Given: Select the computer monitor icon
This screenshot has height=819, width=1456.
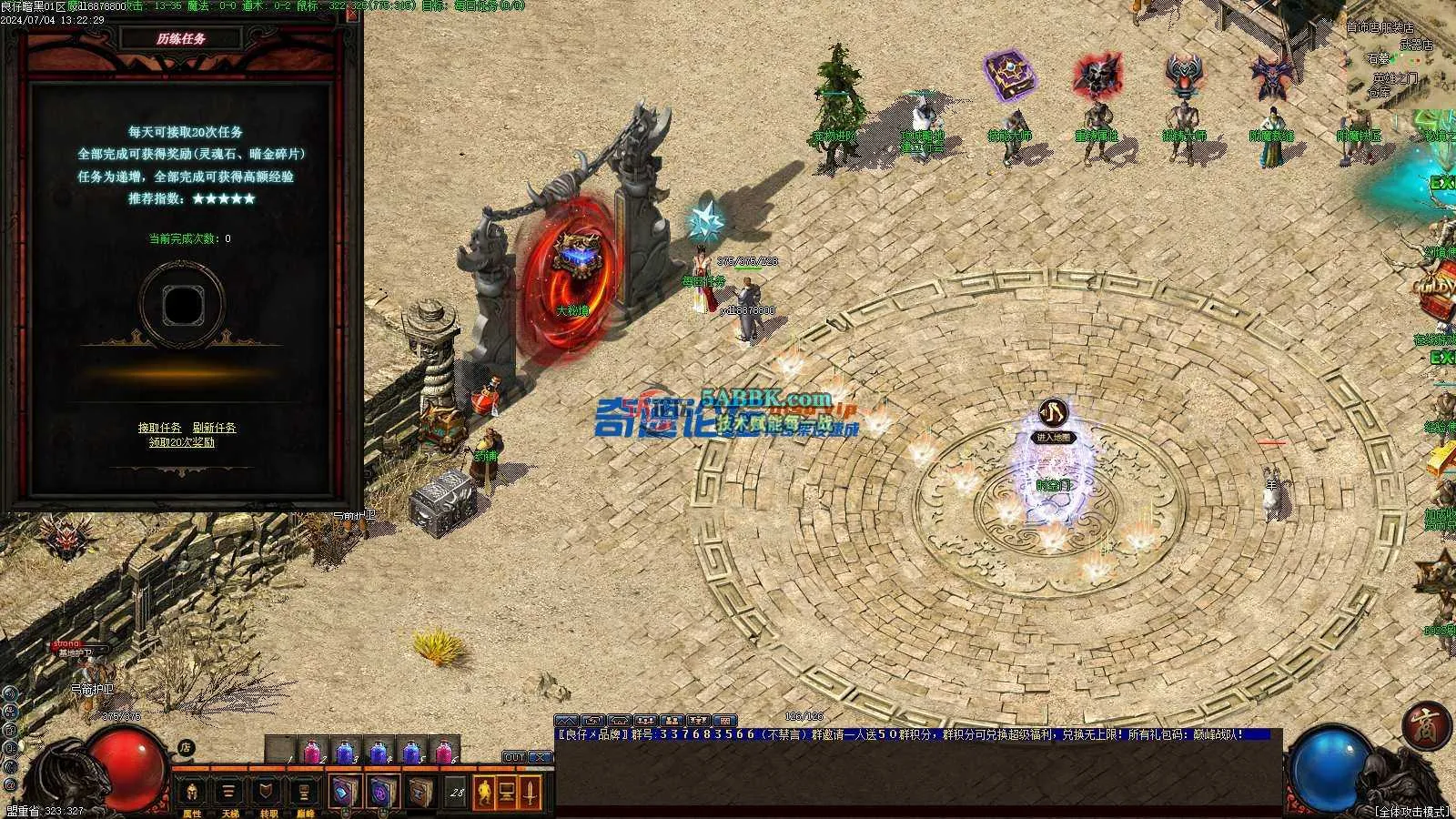Looking at the screenshot, I should pyautogui.click(x=507, y=792).
